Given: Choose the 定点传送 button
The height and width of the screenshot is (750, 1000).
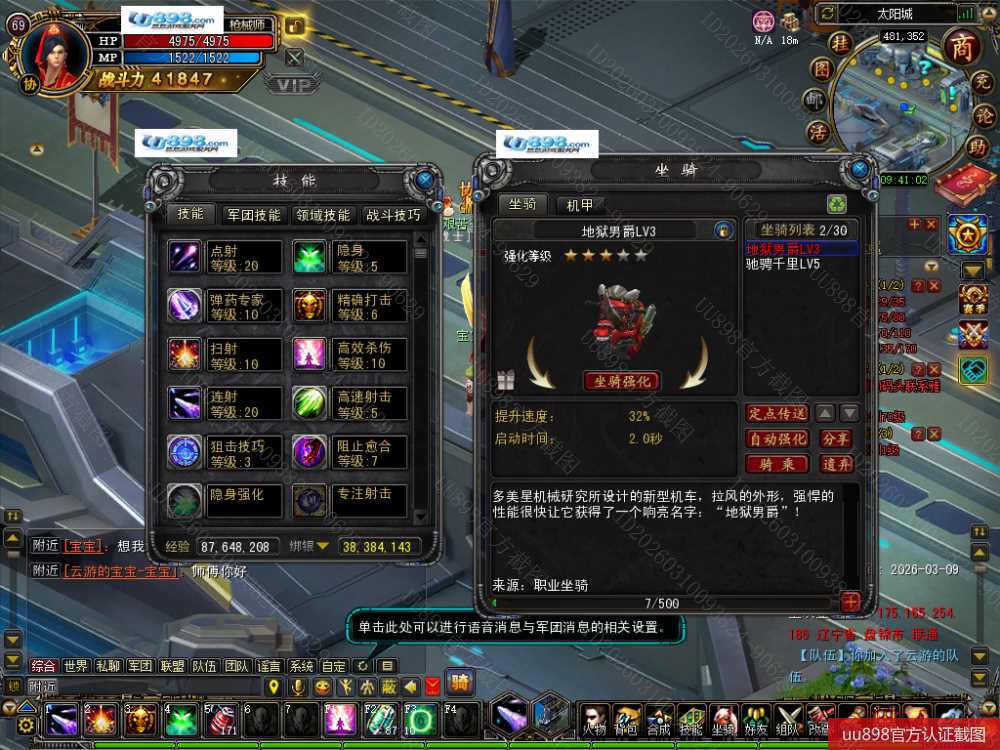Looking at the screenshot, I should click(x=777, y=413).
